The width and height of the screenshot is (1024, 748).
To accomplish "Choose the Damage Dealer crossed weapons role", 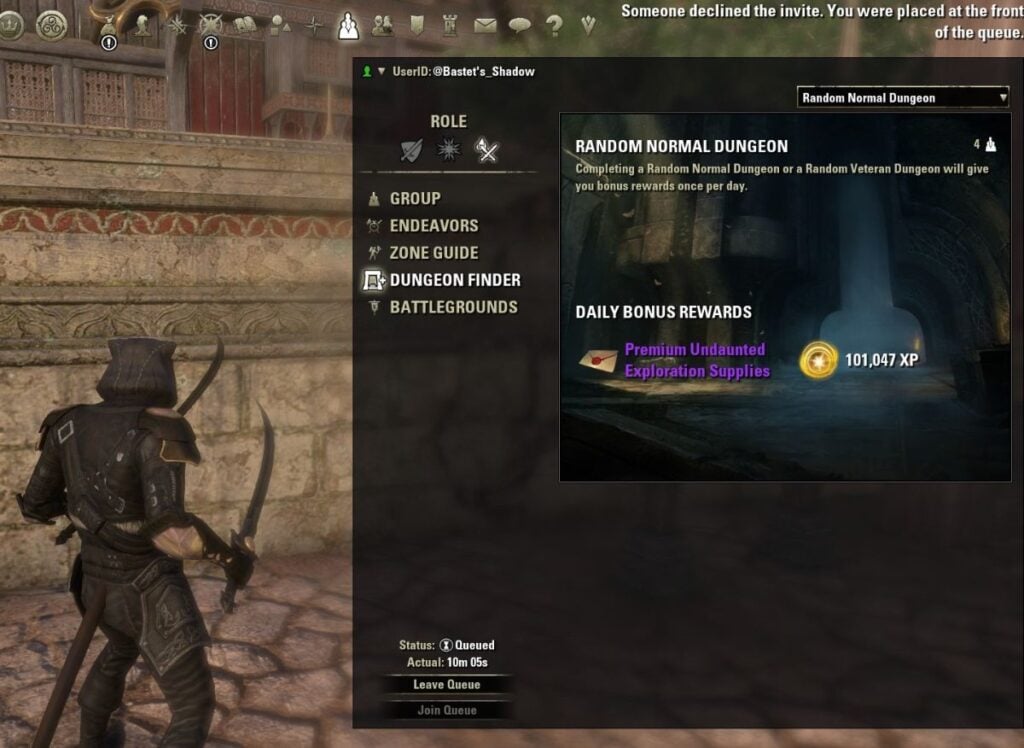I will tap(487, 151).
